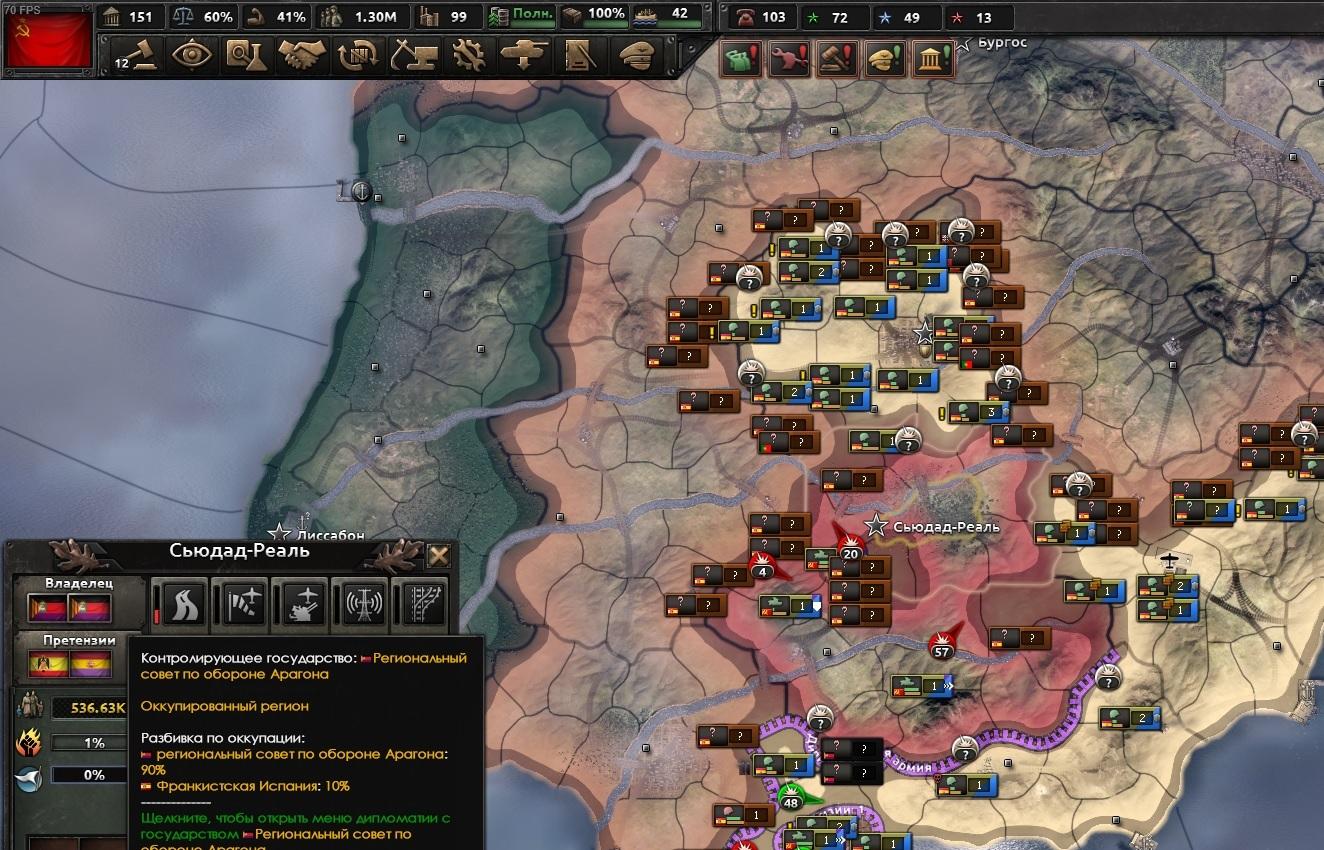The height and width of the screenshot is (850, 1324).
Task: Click the red wrench alert icon
Action: click(x=789, y=59)
